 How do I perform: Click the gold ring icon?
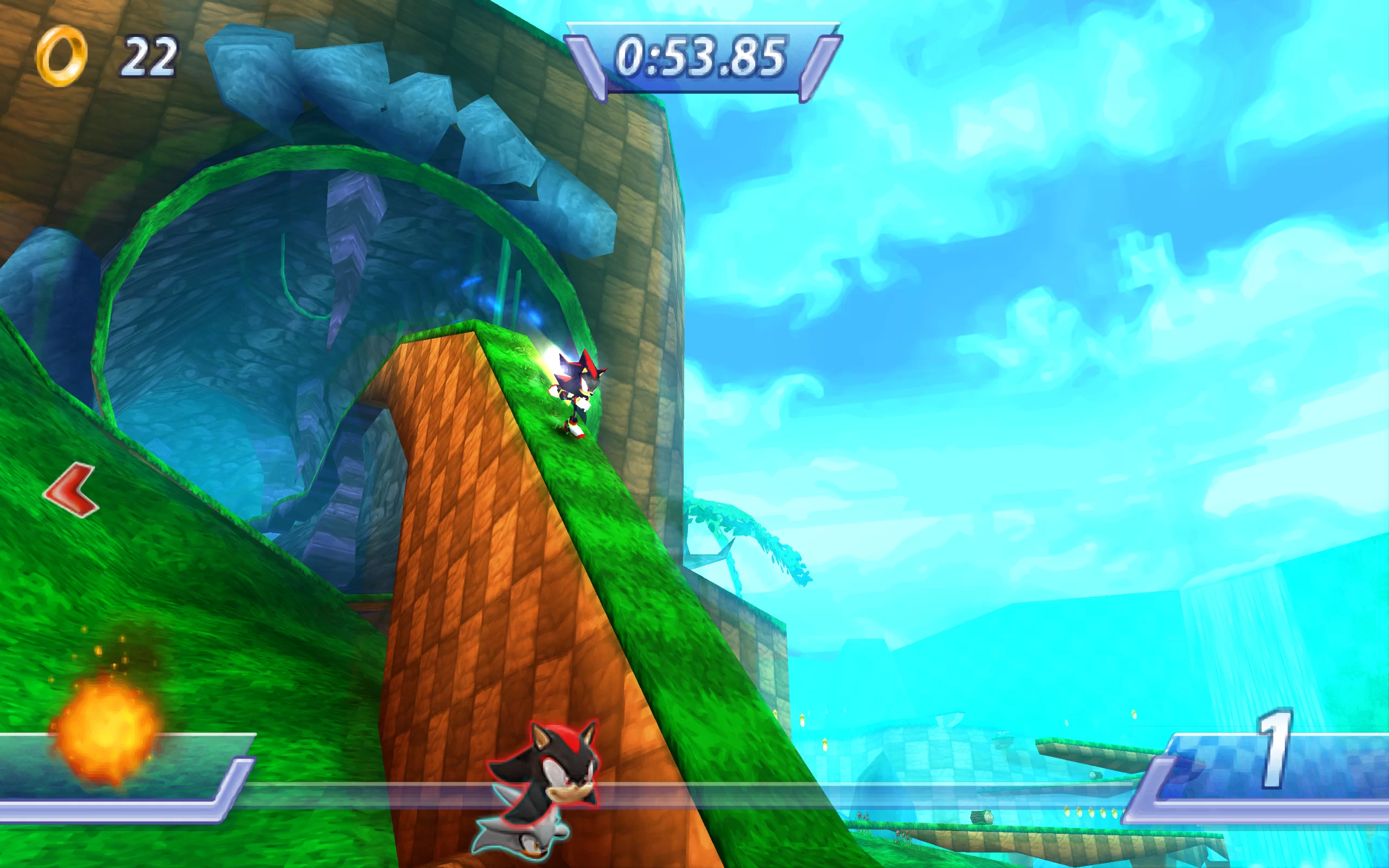point(61,56)
